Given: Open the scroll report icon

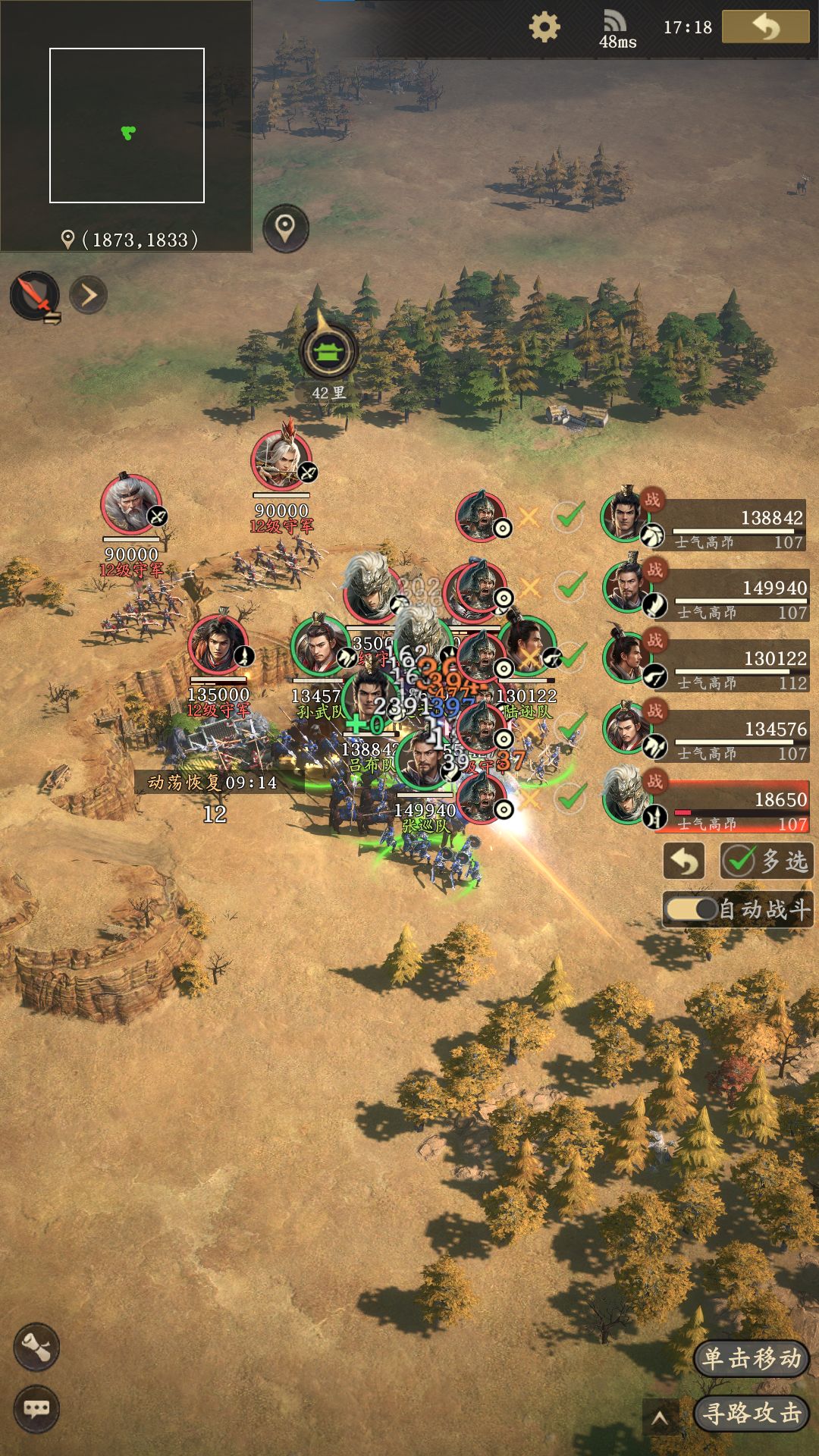Looking at the screenshot, I should pos(36,1347).
